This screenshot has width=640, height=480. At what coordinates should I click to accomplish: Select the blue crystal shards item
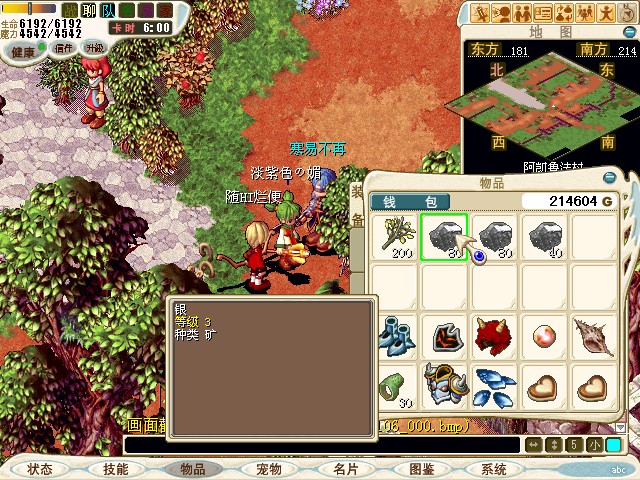pyautogui.click(x=494, y=385)
